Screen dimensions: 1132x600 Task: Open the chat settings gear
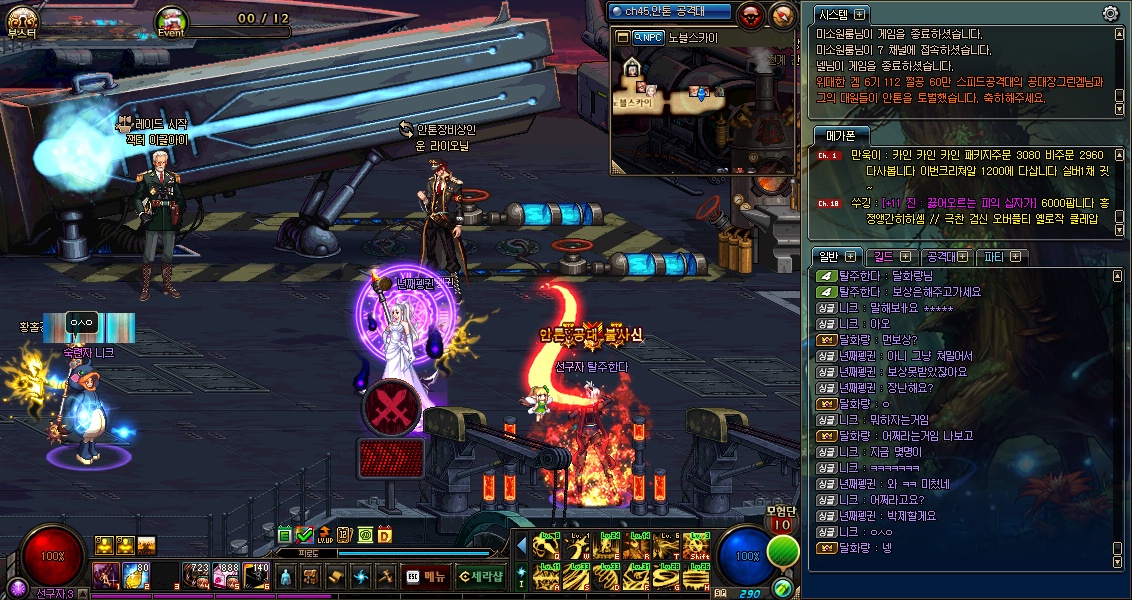click(x=1110, y=13)
